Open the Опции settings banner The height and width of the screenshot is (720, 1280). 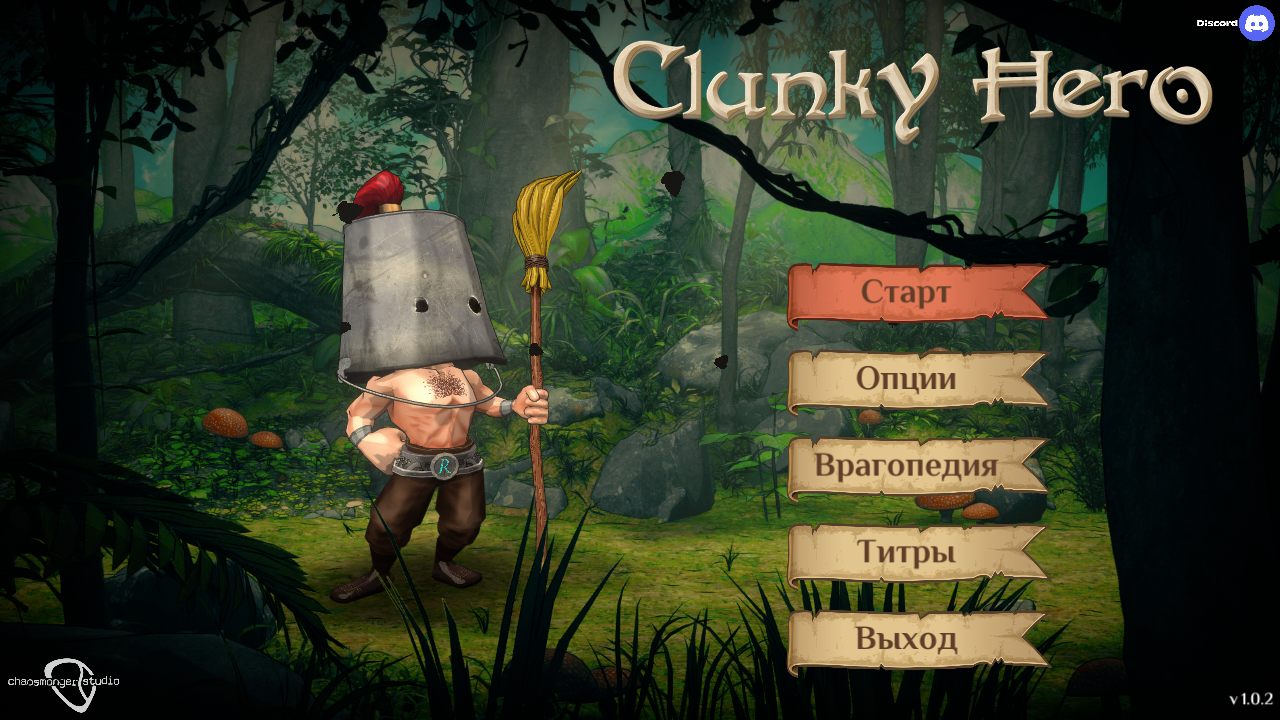click(906, 378)
